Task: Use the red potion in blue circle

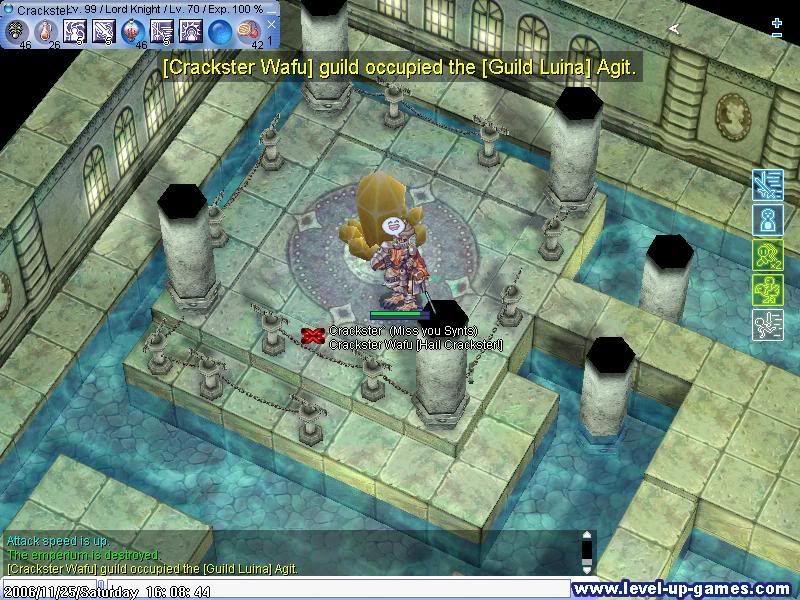Action: pos(133,32)
